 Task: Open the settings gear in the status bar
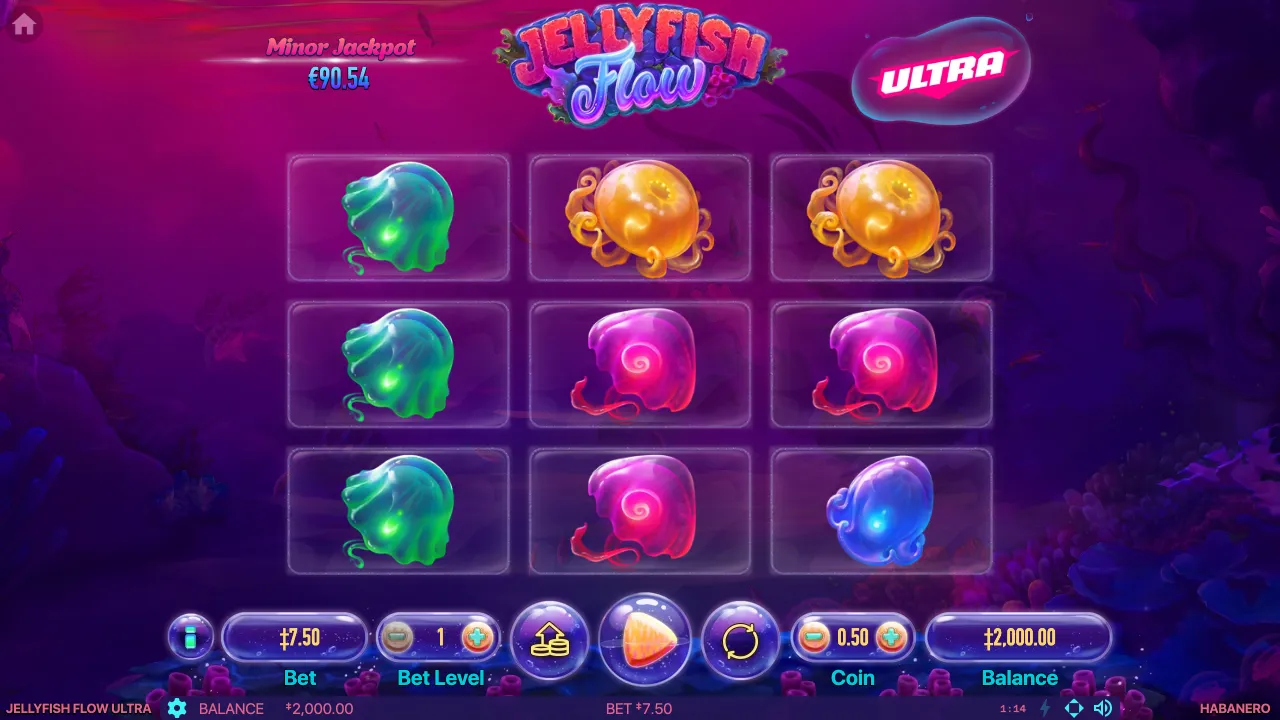pos(177,708)
